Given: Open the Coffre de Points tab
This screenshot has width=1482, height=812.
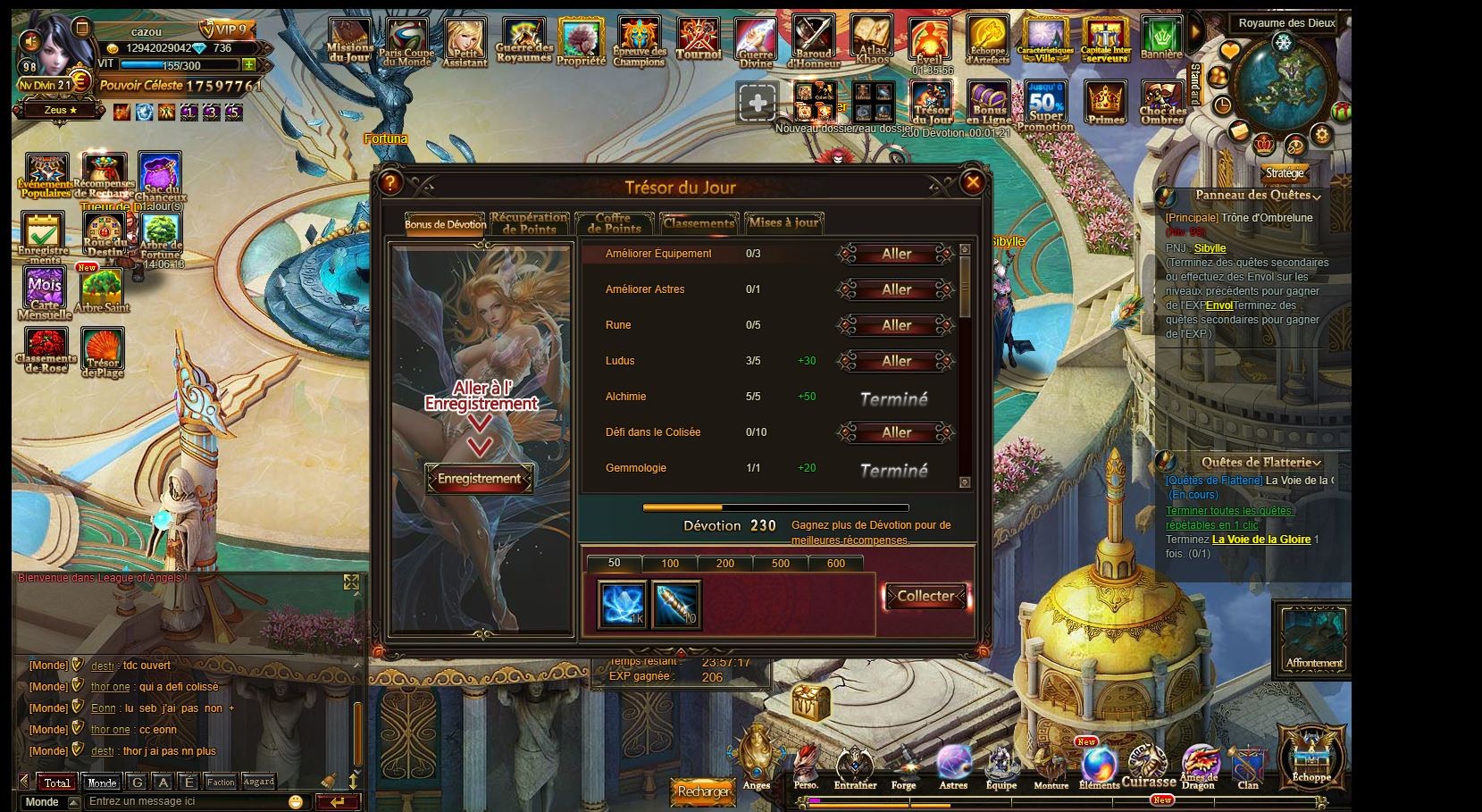Looking at the screenshot, I should 614,223.
